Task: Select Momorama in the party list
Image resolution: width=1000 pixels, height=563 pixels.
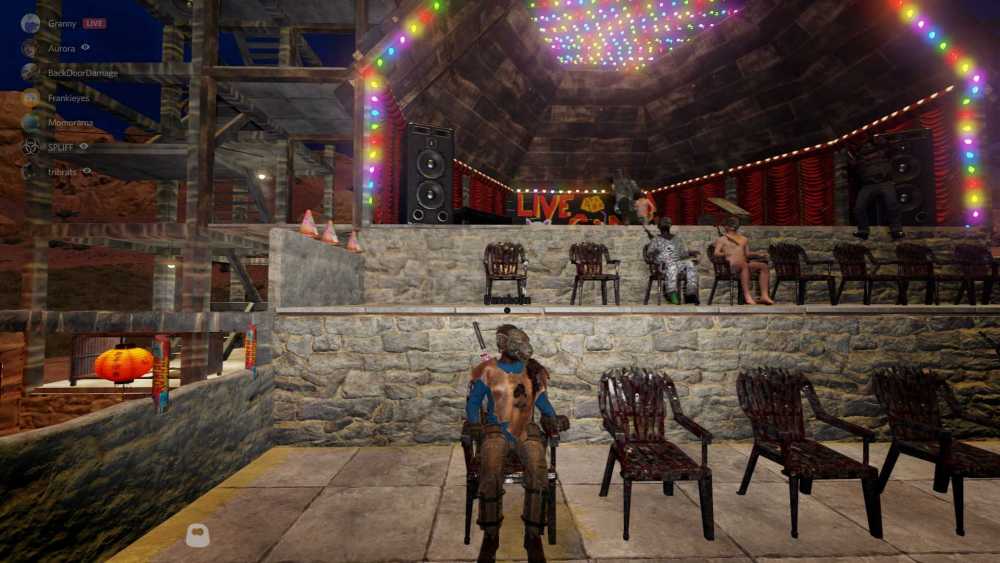Action: pyautogui.click(x=69, y=122)
